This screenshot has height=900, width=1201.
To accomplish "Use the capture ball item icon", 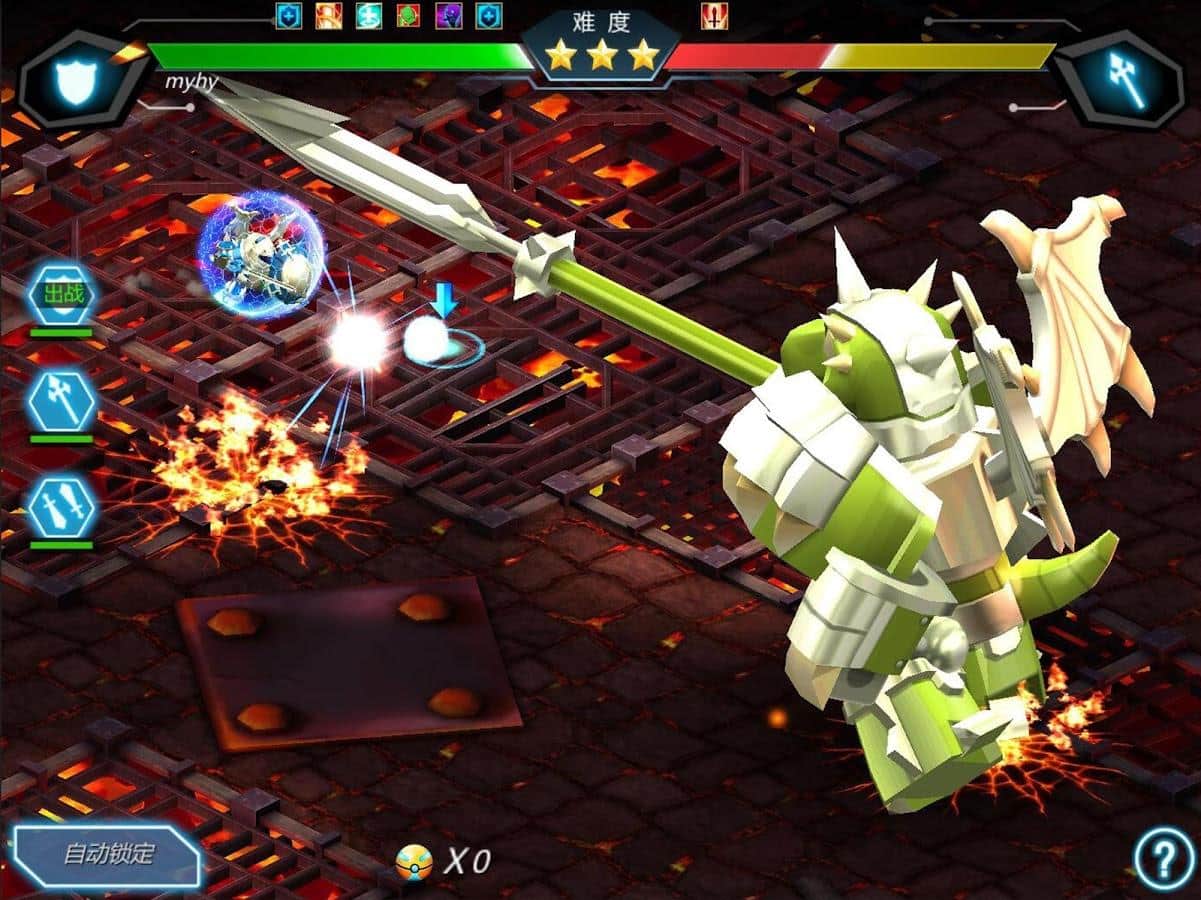I will pyautogui.click(x=413, y=861).
